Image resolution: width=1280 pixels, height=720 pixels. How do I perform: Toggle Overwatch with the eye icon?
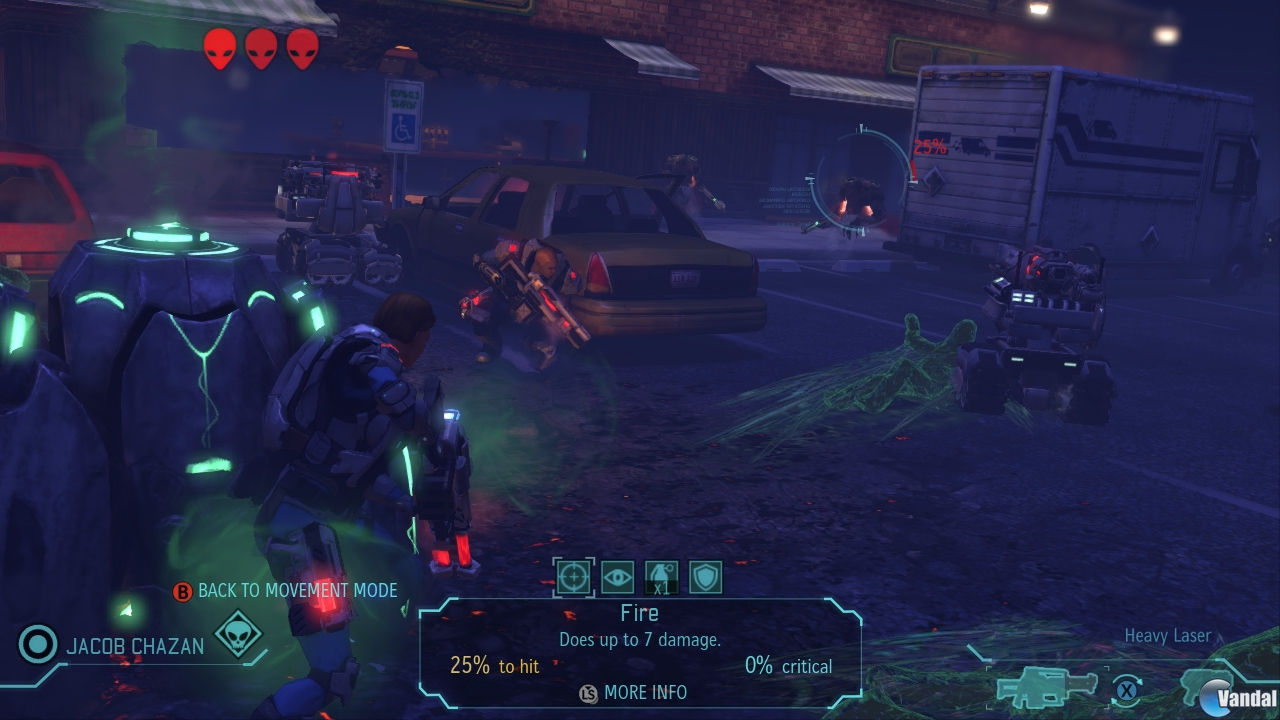[618, 577]
